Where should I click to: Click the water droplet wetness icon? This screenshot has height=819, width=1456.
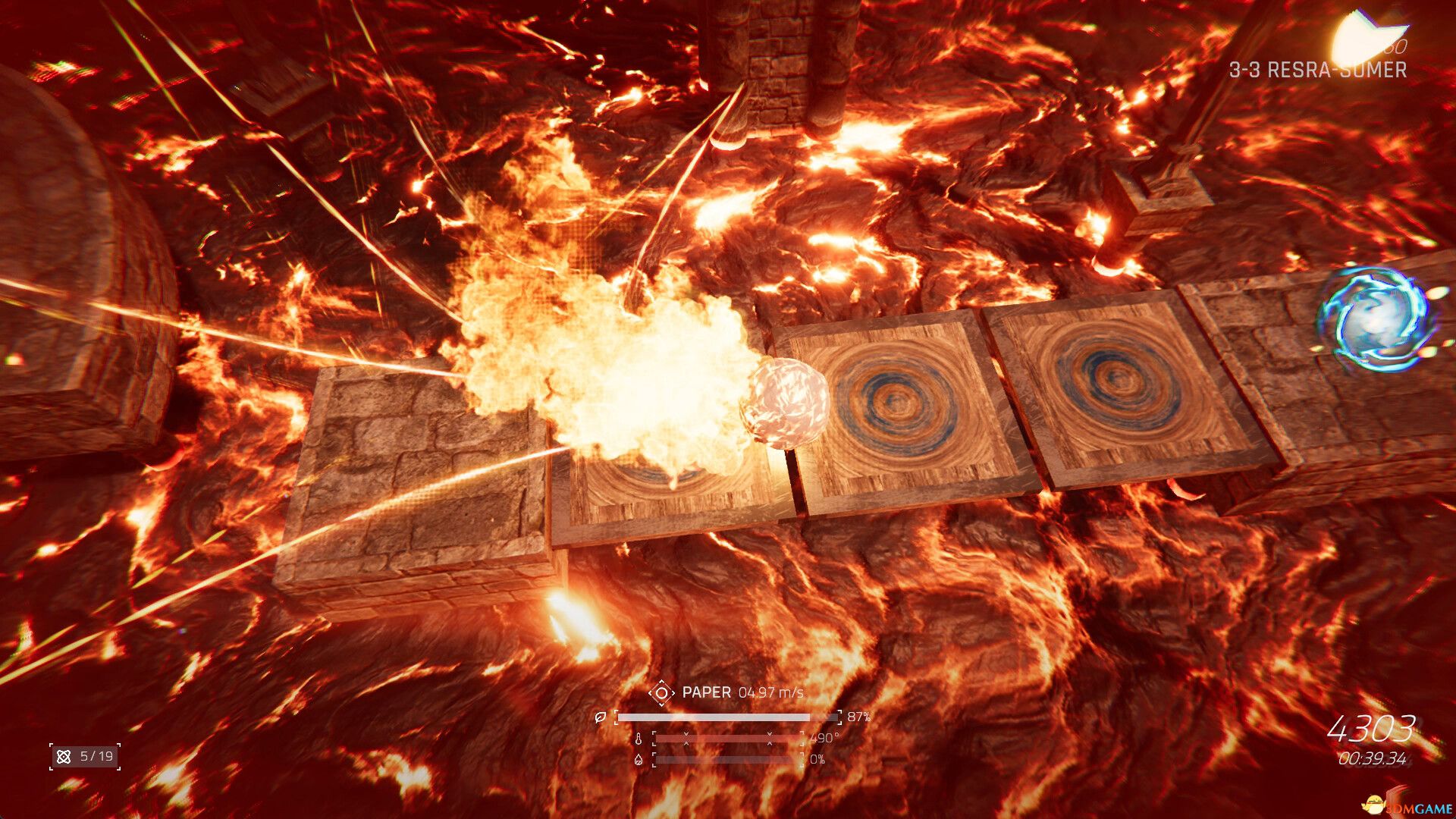(639, 759)
